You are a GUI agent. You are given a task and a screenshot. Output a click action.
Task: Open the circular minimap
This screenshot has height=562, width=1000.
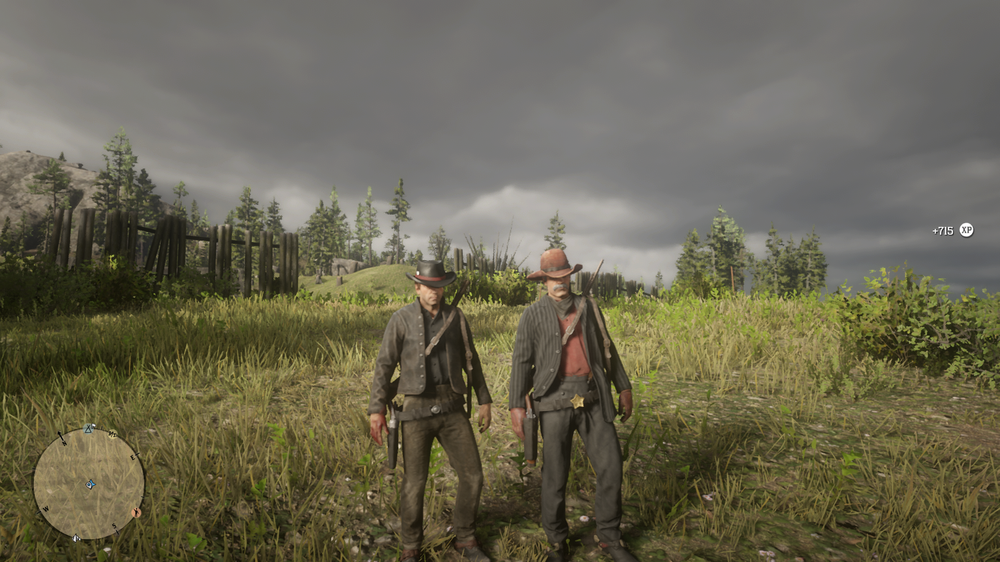click(x=89, y=484)
